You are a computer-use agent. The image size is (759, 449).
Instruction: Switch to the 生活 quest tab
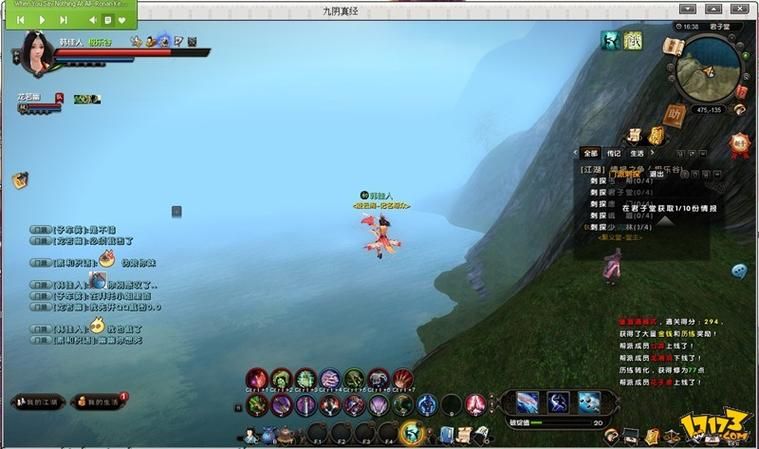(637, 153)
